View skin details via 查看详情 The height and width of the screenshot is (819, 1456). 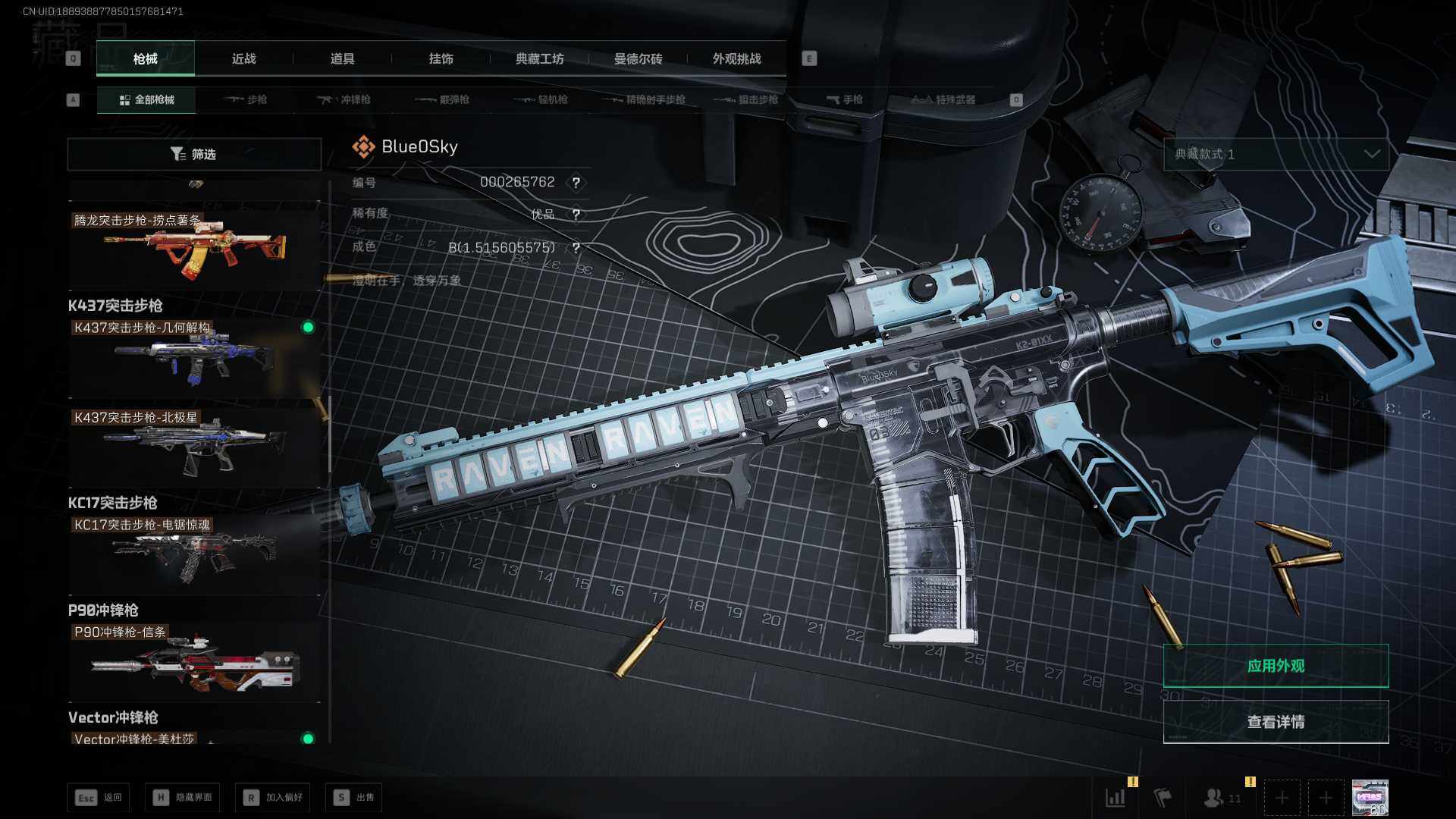(1276, 722)
